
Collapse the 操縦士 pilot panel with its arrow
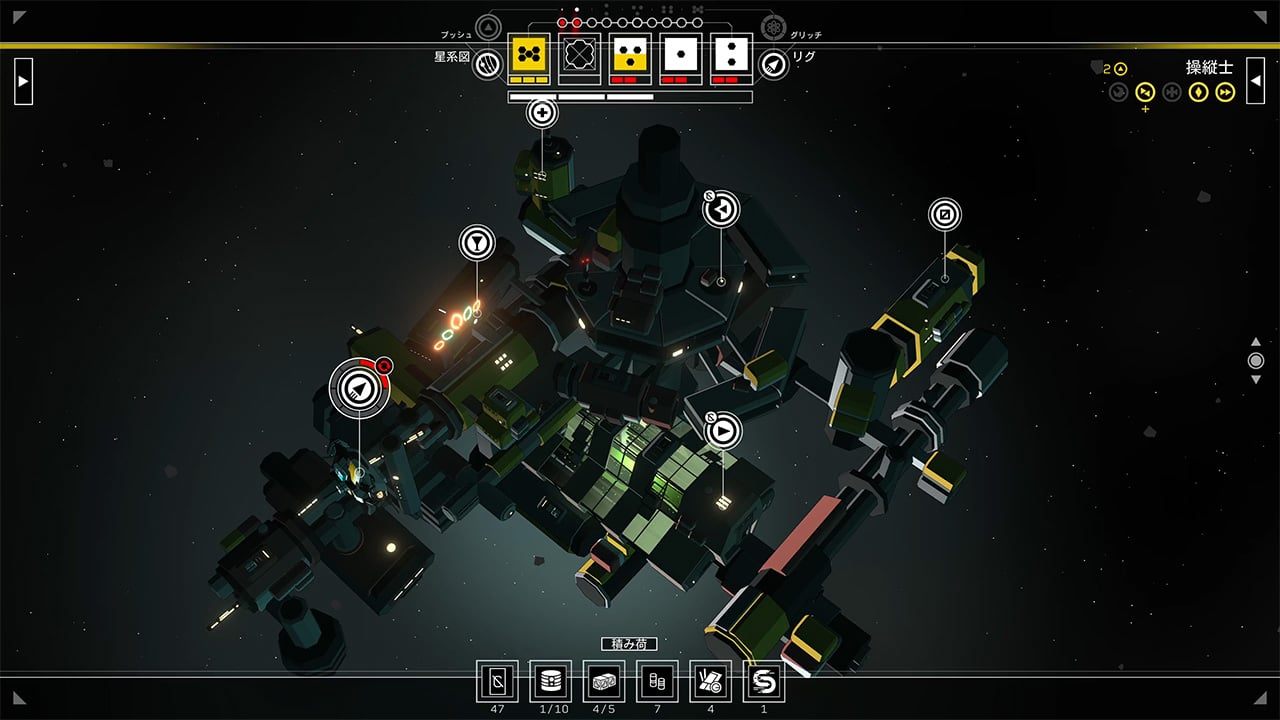coord(1255,80)
